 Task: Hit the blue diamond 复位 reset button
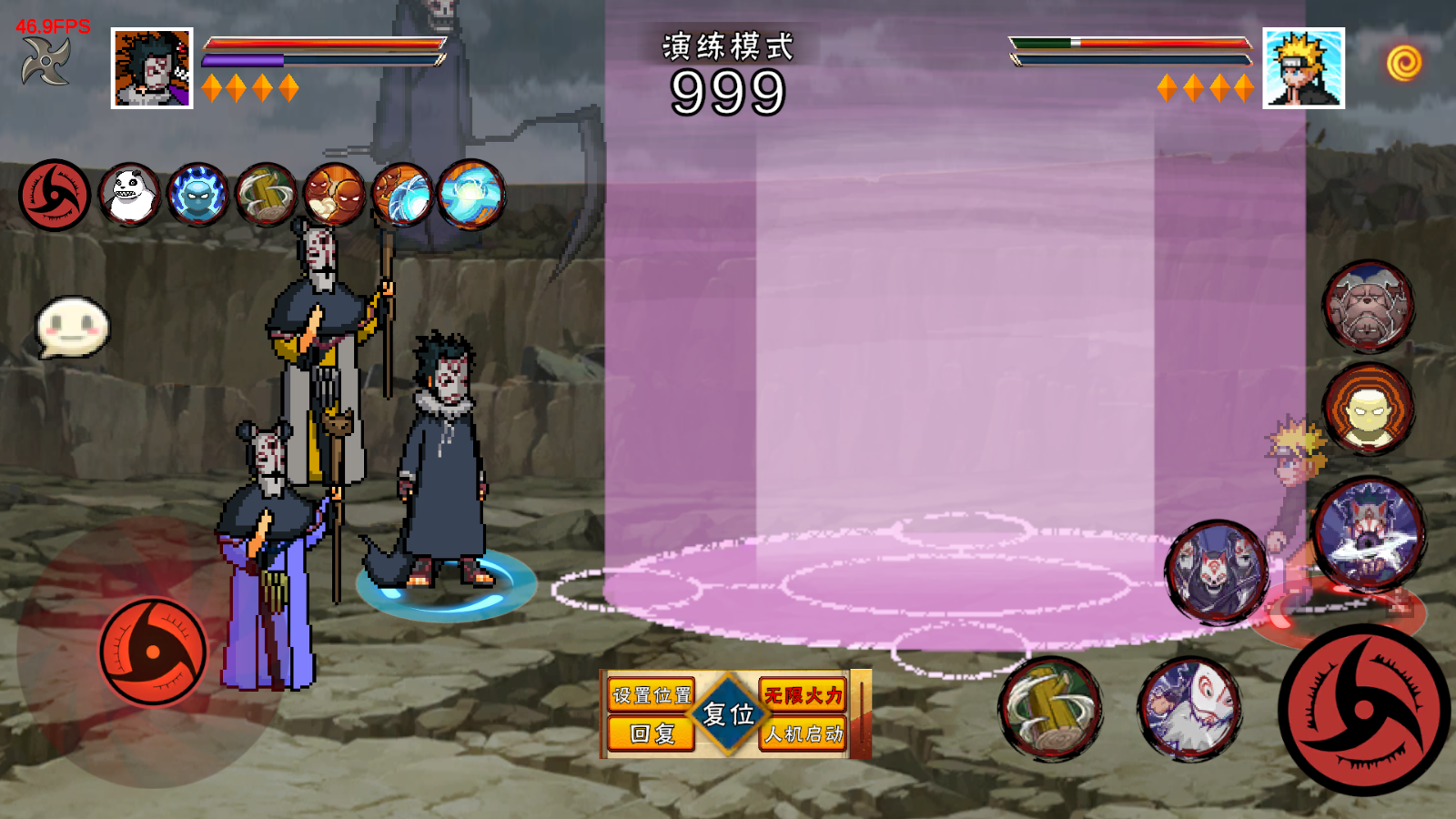click(x=728, y=714)
